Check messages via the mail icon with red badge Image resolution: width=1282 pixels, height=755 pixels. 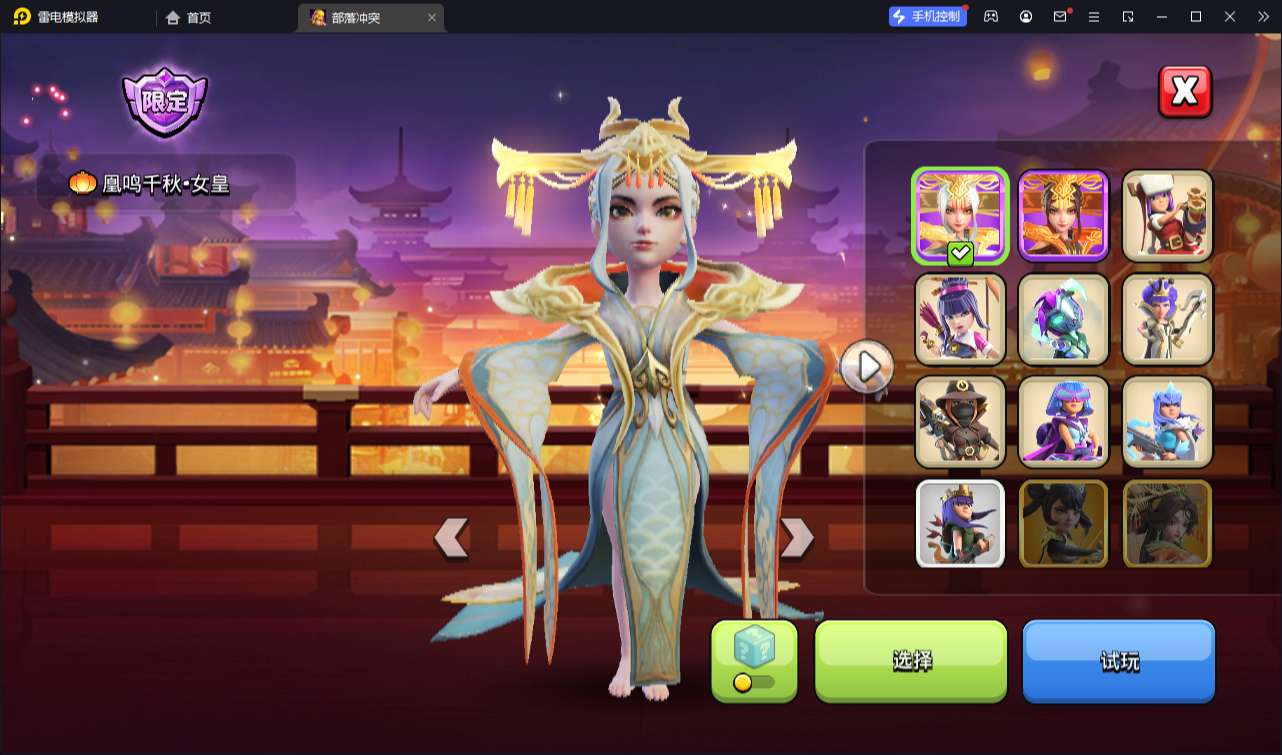pyautogui.click(x=1060, y=16)
